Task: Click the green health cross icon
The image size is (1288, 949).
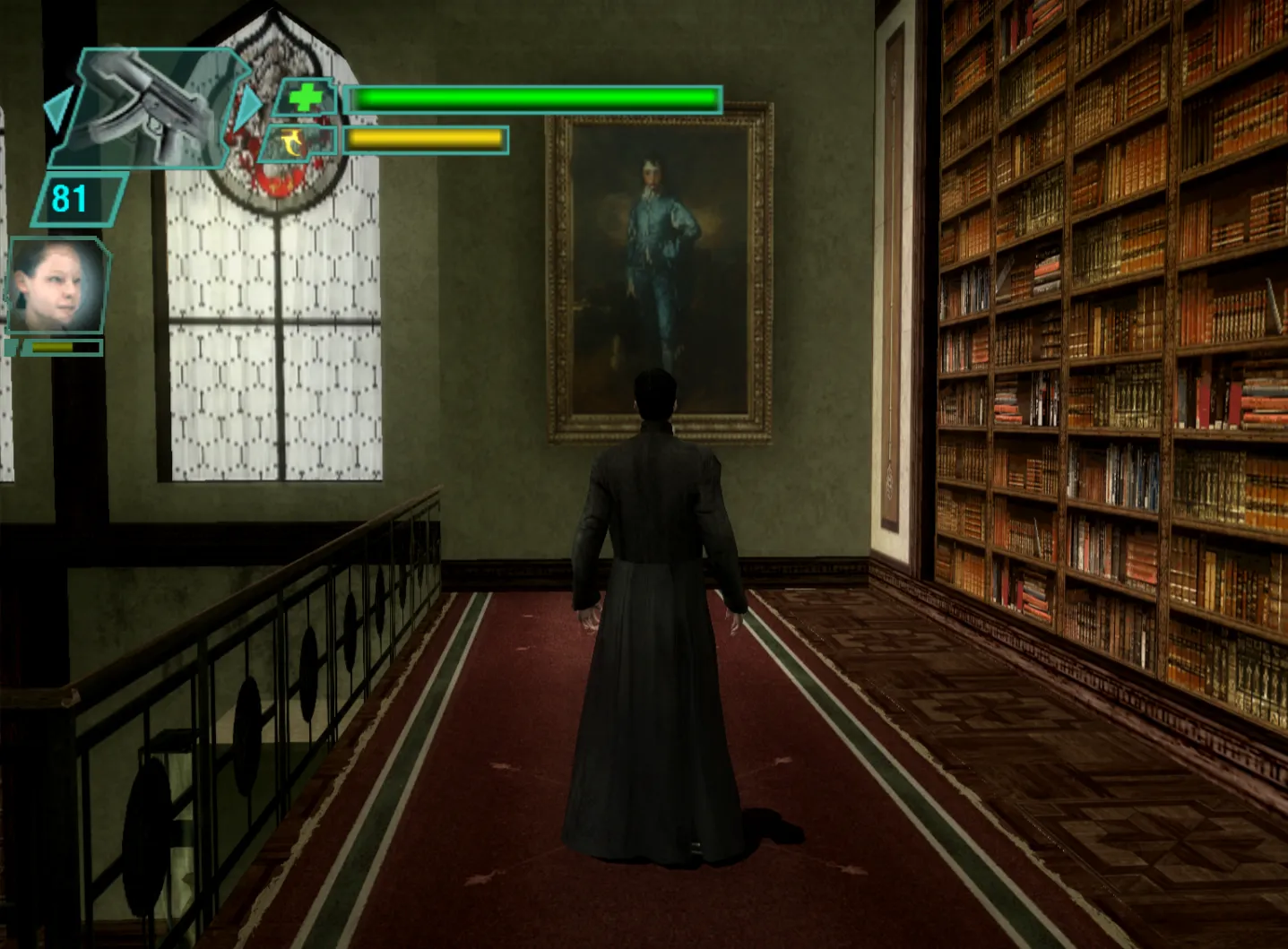Action: (x=304, y=97)
